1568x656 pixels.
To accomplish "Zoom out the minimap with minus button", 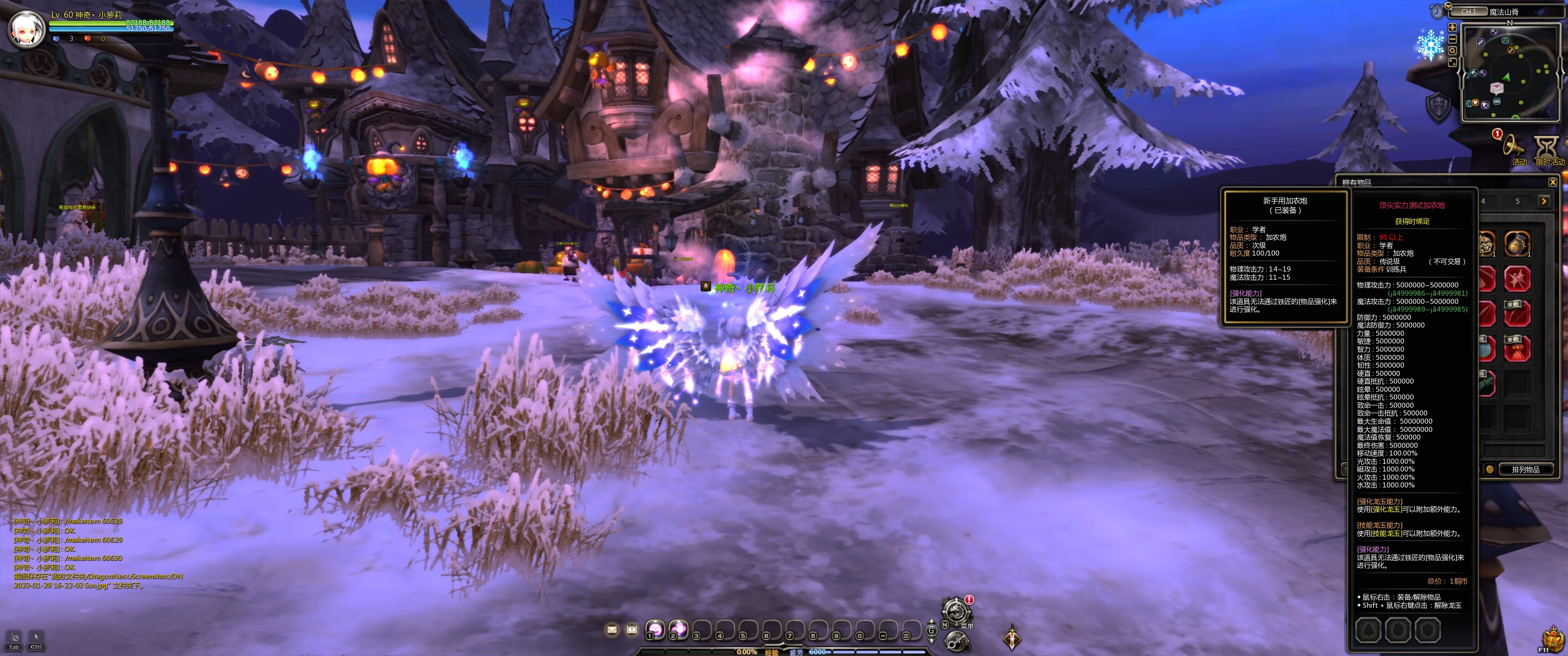I will [x=1452, y=39].
